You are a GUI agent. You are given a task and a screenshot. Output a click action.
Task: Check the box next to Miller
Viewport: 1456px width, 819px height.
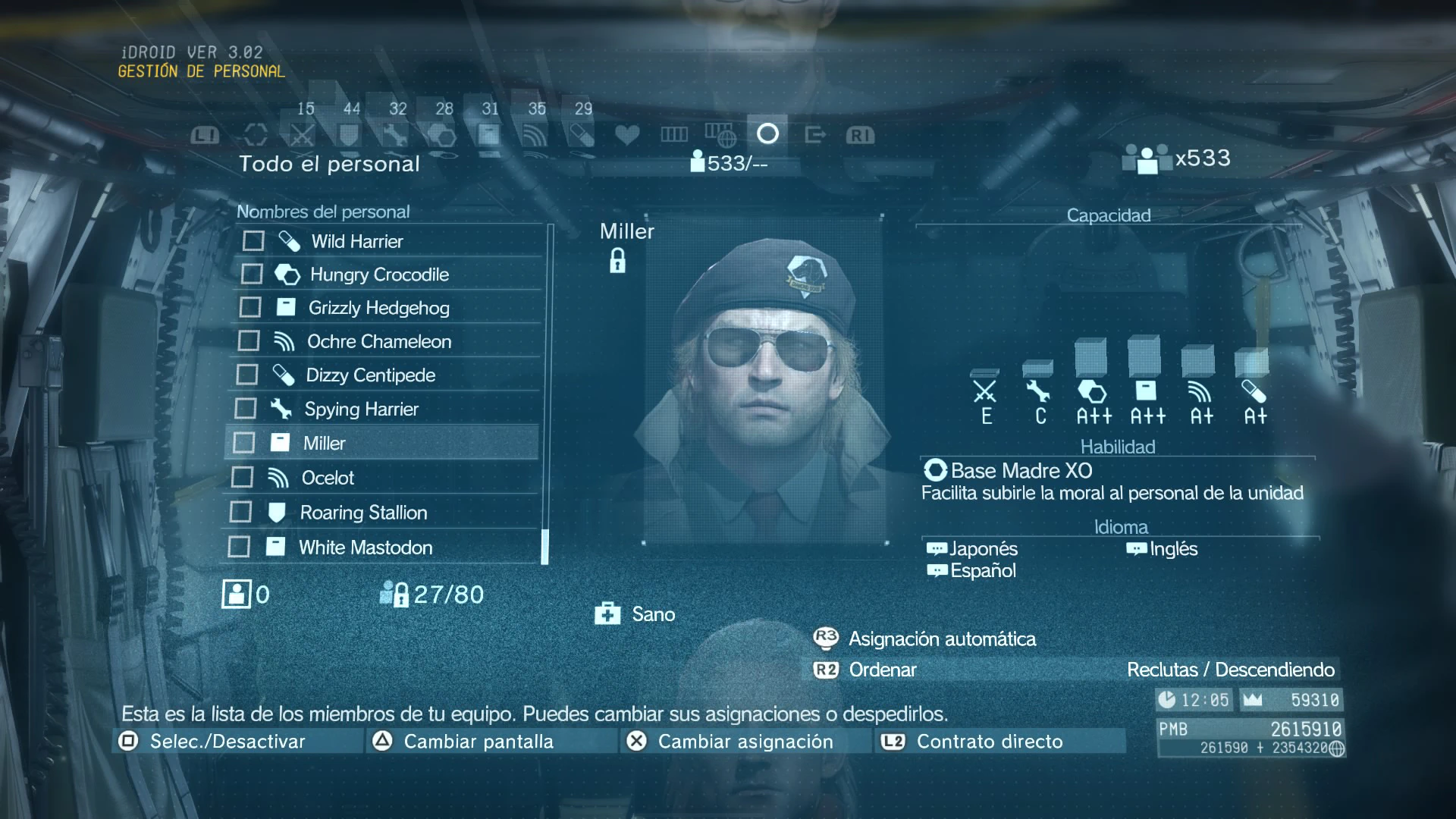244,443
